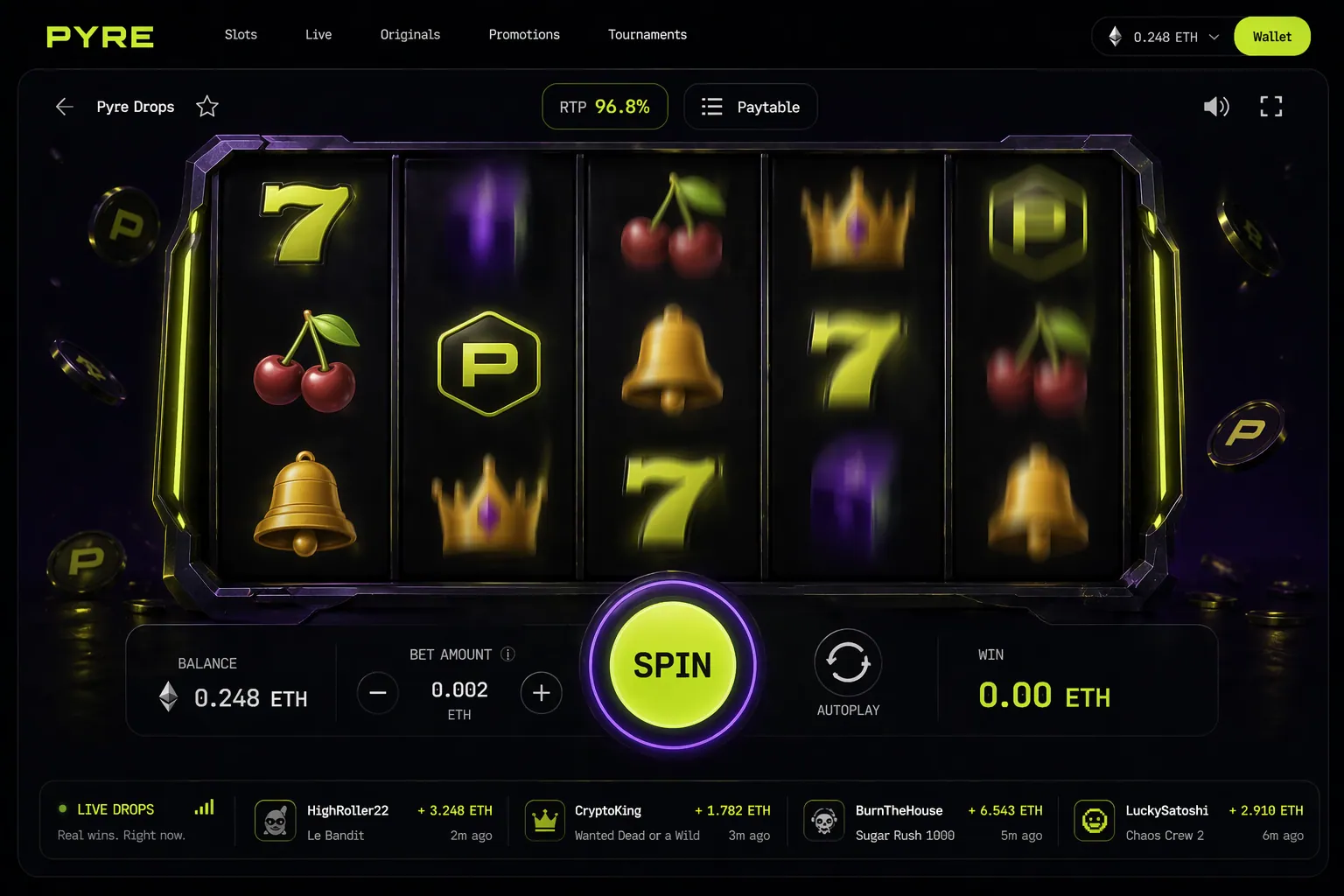The height and width of the screenshot is (896, 1344).
Task: Click the green live status dot
Action: click(x=61, y=808)
